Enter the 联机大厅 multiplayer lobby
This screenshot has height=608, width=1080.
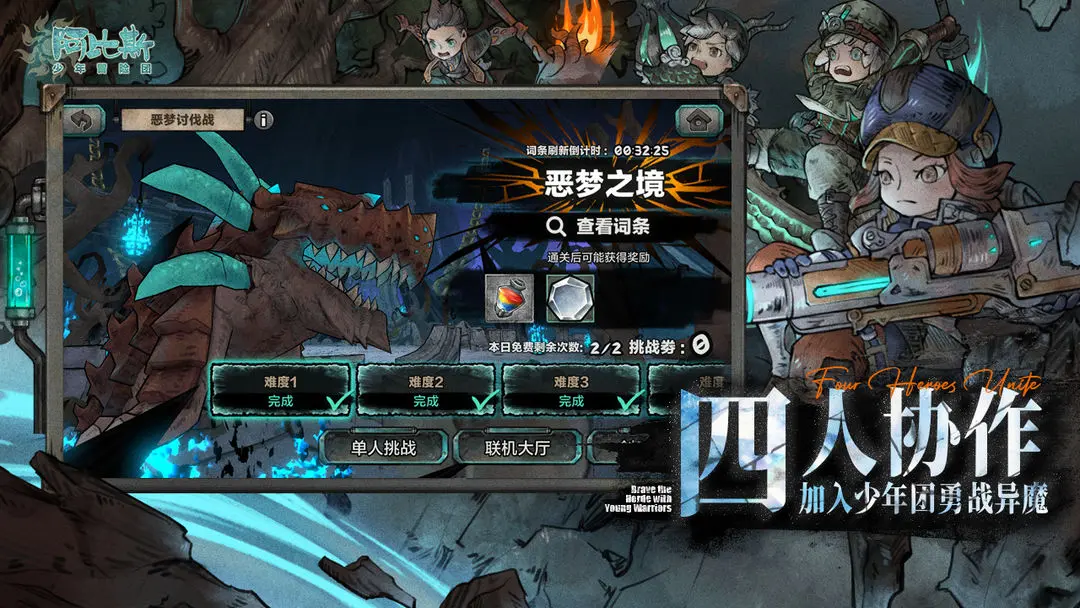click(x=518, y=447)
